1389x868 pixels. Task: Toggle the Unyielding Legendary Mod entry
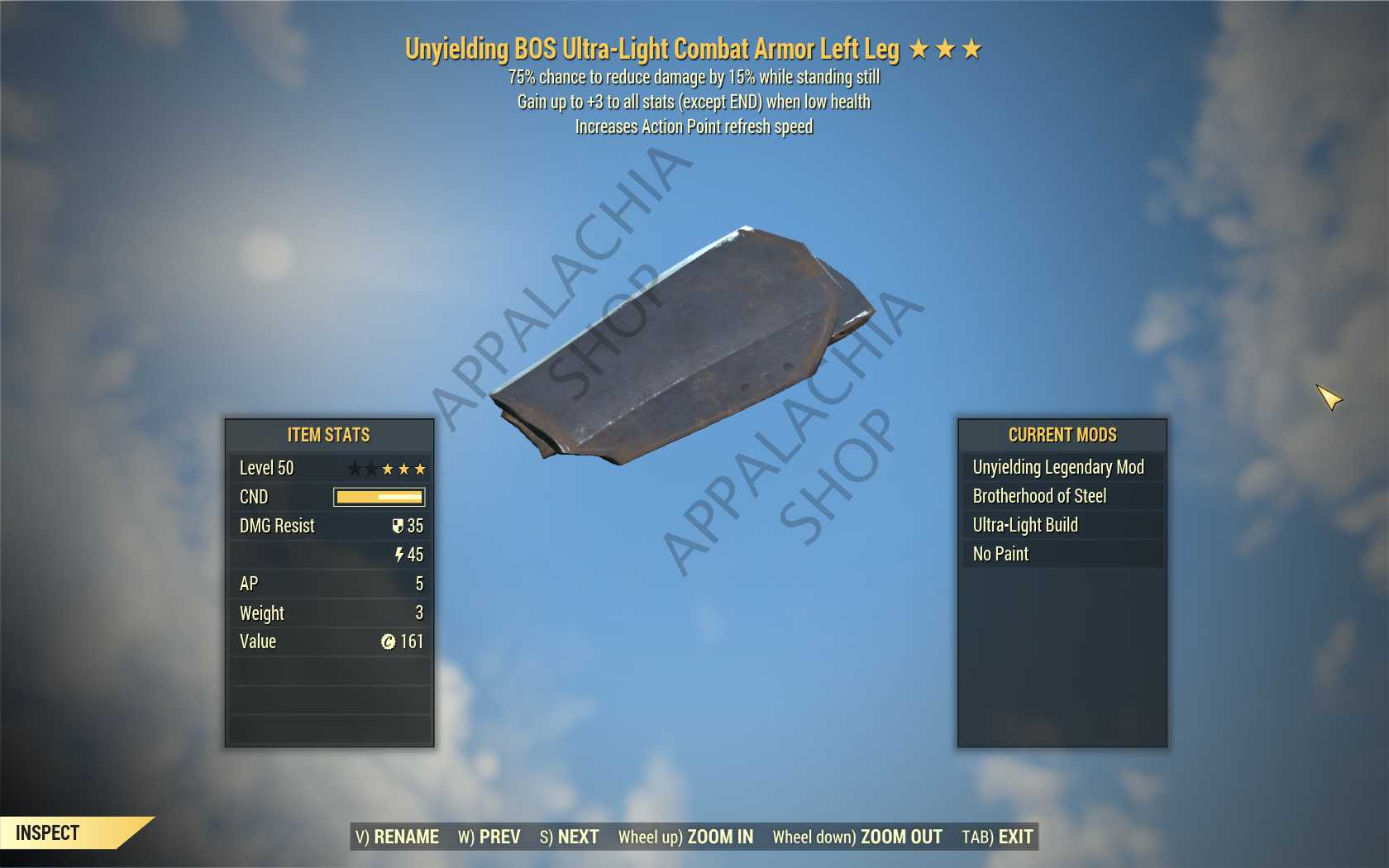pyautogui.click(x=1061, y=467)
